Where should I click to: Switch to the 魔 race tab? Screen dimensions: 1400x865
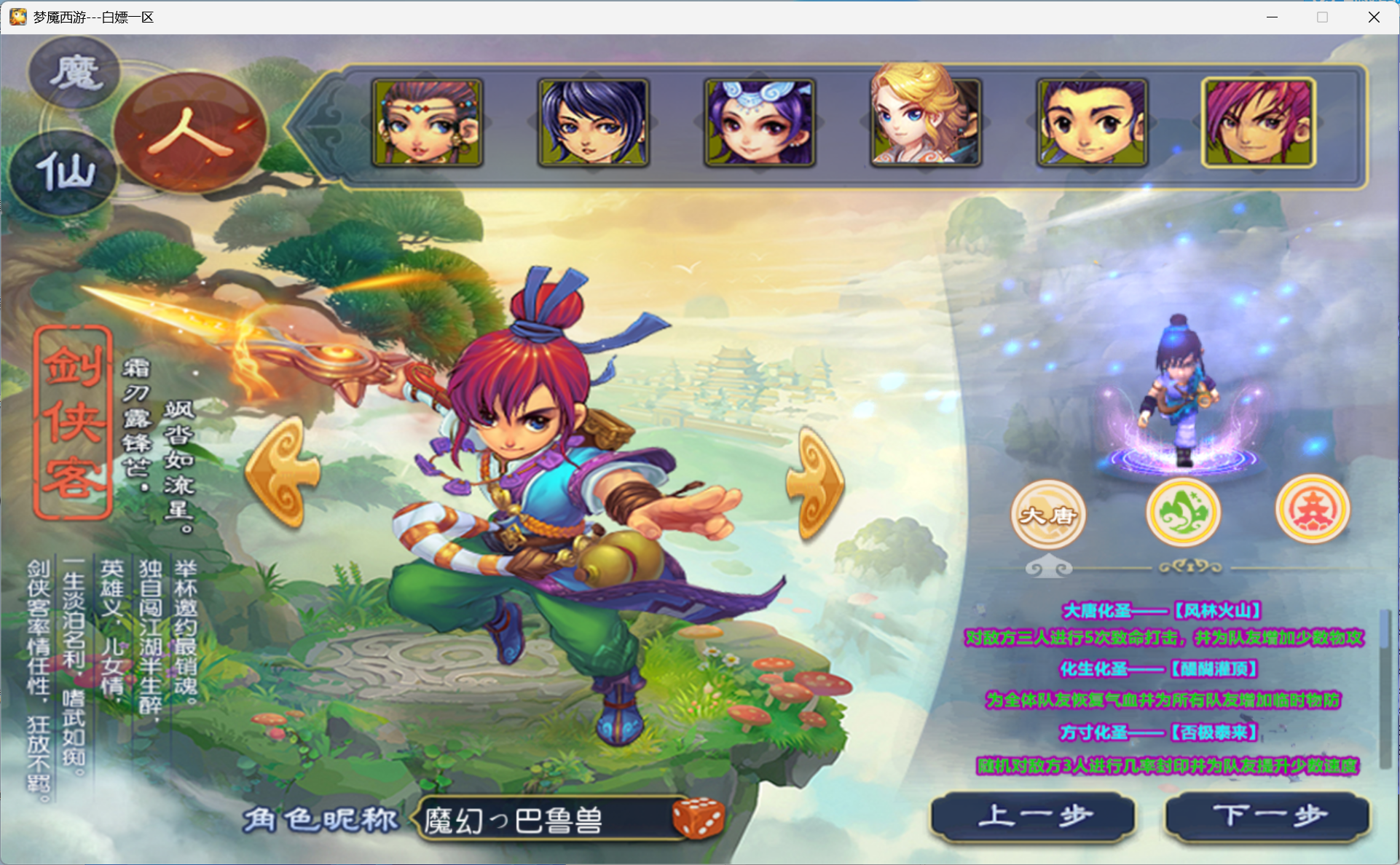point(74,73)
